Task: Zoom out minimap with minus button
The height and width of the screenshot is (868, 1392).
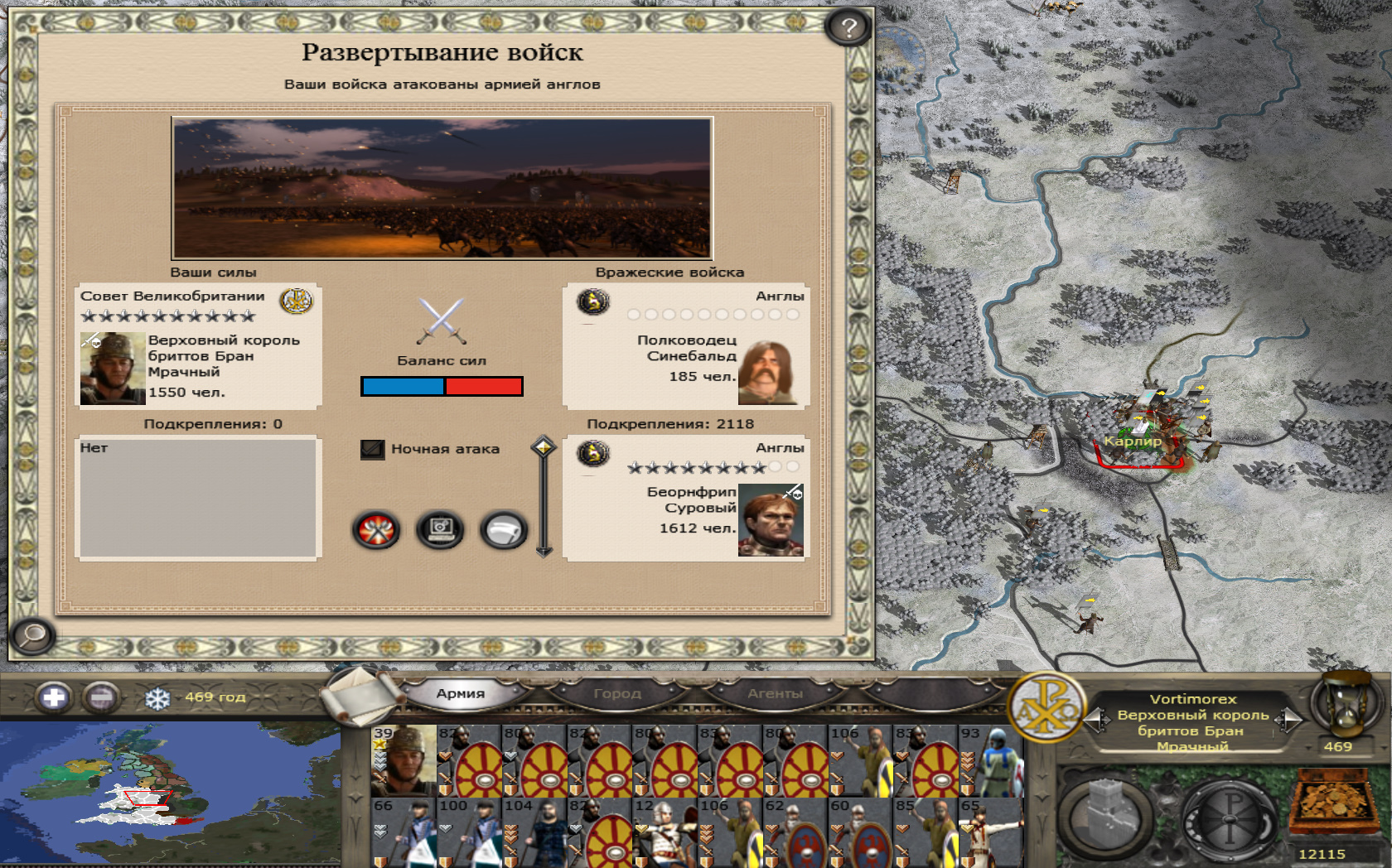Action: [x=101, y=697]
